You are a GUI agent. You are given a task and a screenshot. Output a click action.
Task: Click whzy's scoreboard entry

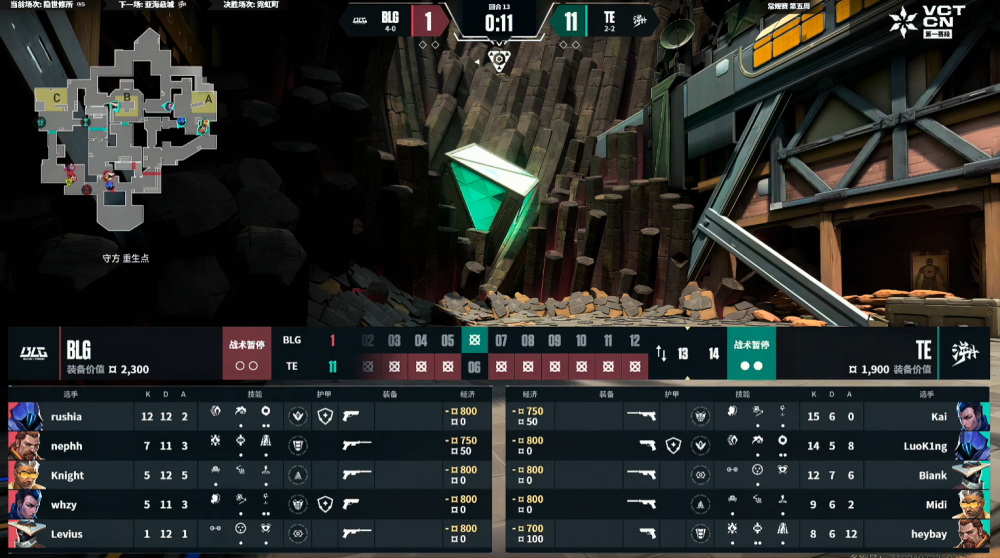coord(67,504)
